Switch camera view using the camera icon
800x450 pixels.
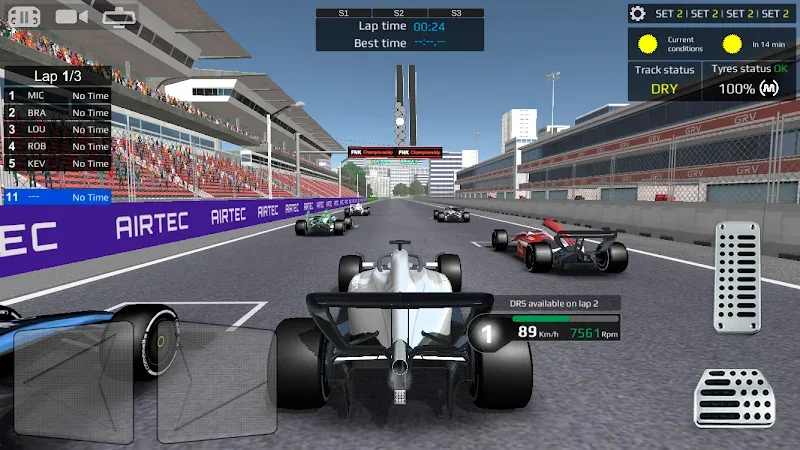71,16
